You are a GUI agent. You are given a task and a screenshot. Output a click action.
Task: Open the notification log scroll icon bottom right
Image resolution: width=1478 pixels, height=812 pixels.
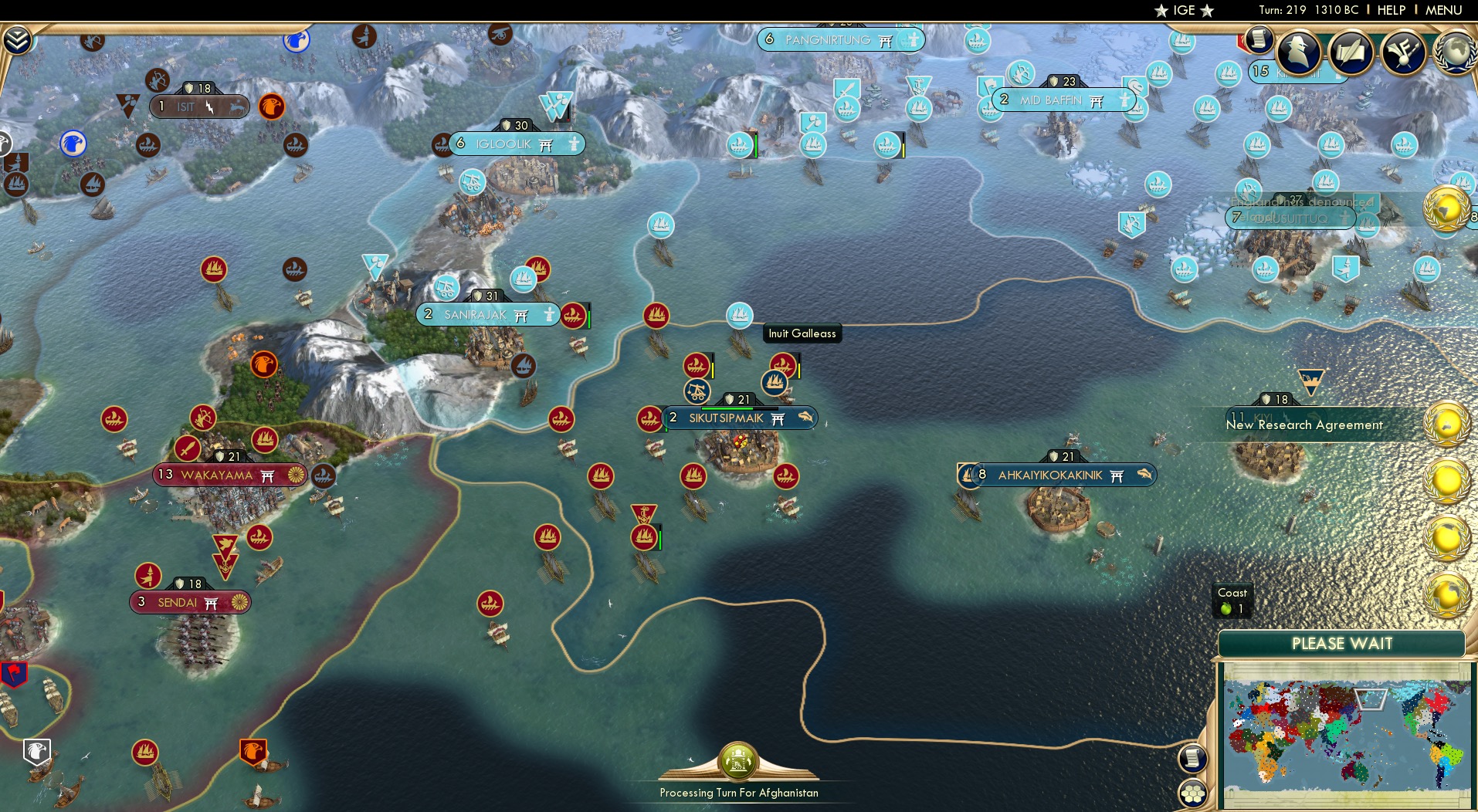pos(1192,758)
